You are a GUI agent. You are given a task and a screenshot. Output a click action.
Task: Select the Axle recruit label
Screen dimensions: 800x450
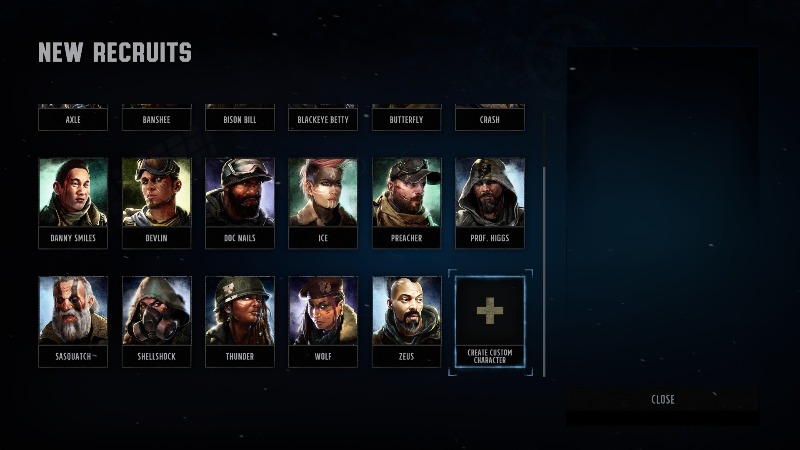pos(73,119)
